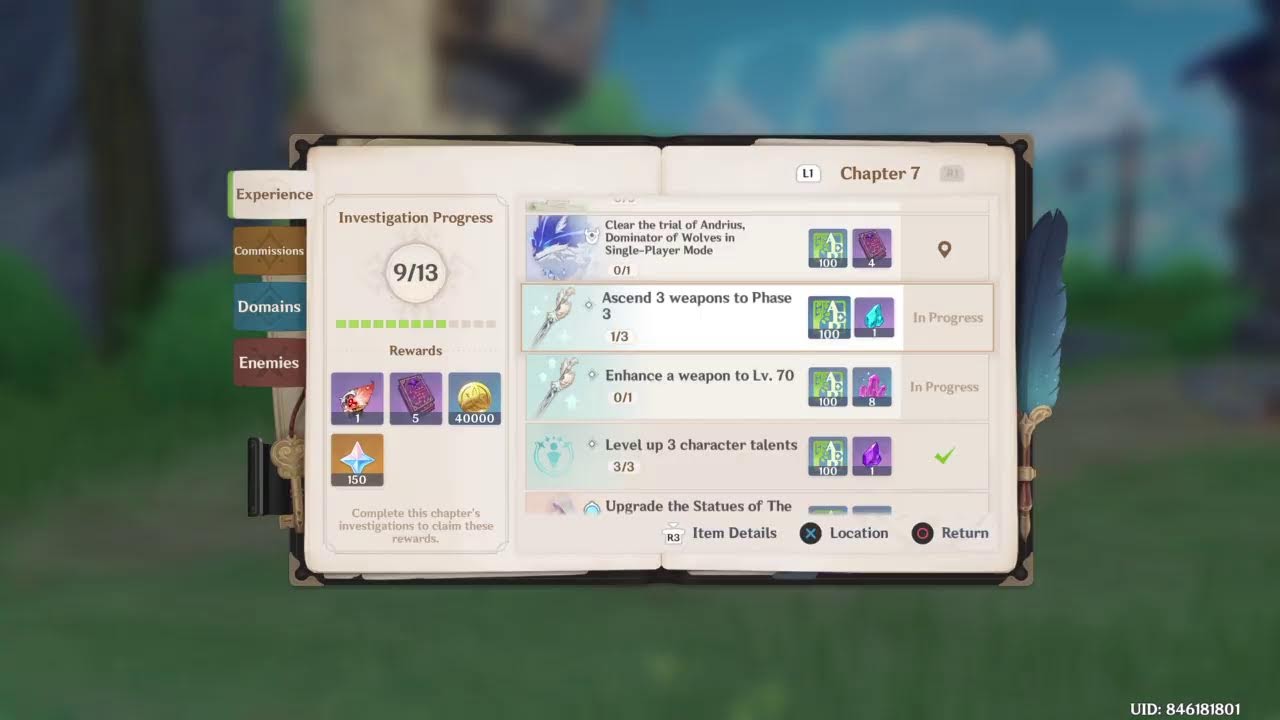Choose the Enhance a weapon to Lv. 70 task
Image resolution: width=1280 pixels, height=720 pixels.
[699, 386]
